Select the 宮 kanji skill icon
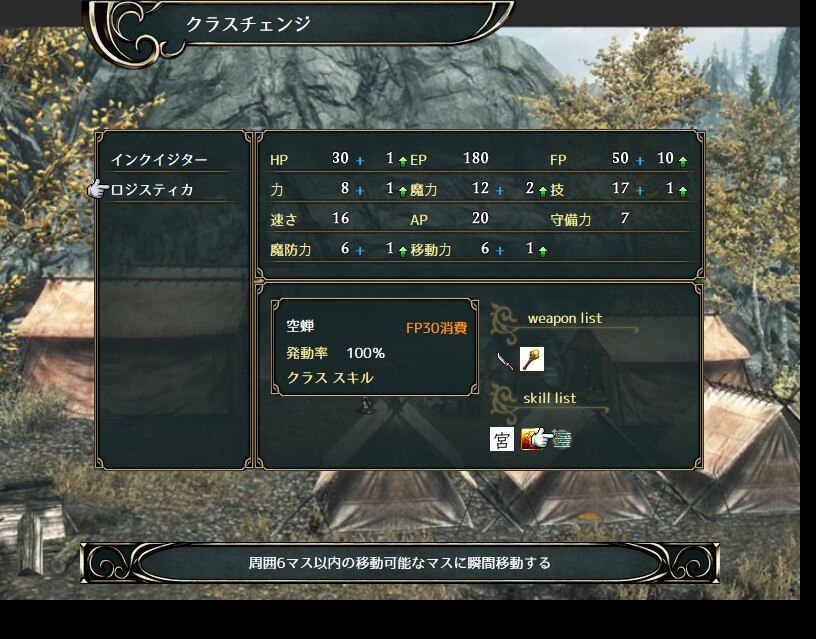Viewport: 816px width, 639px height. pos(502,439)
